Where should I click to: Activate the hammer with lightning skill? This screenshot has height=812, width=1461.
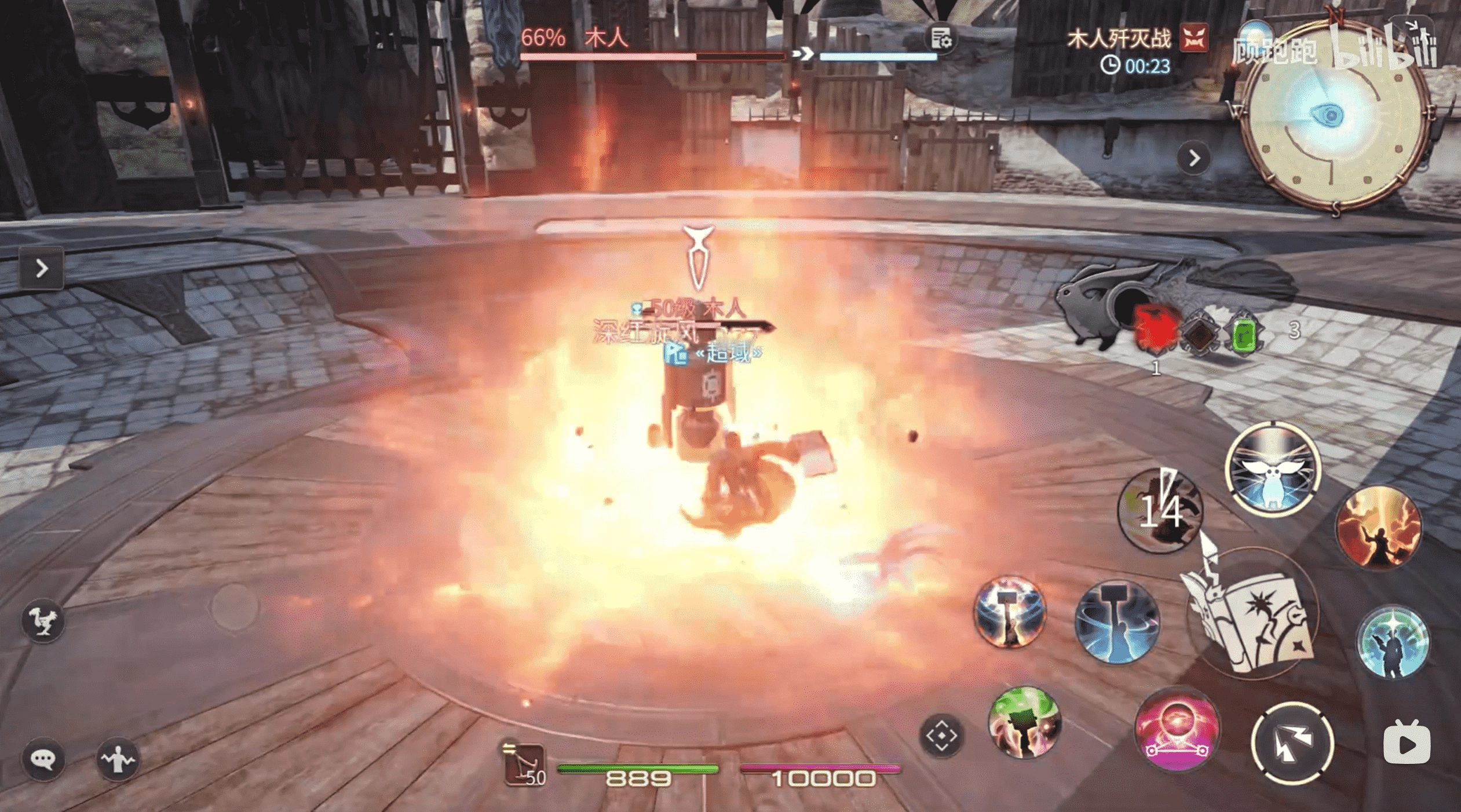(x=1010, y=612)
